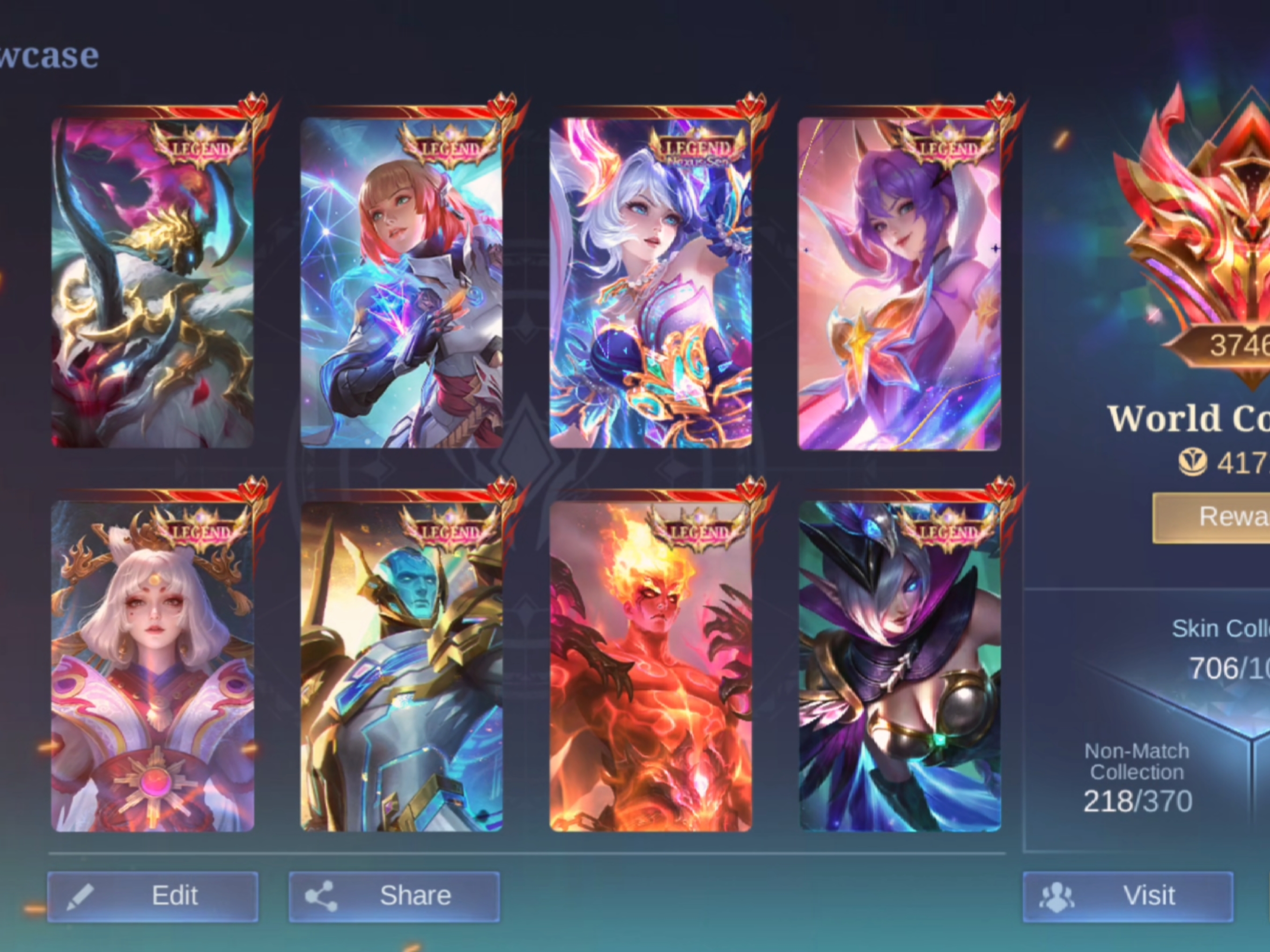Pick the white-haired kimono lady skin card

tap(153, 666)
